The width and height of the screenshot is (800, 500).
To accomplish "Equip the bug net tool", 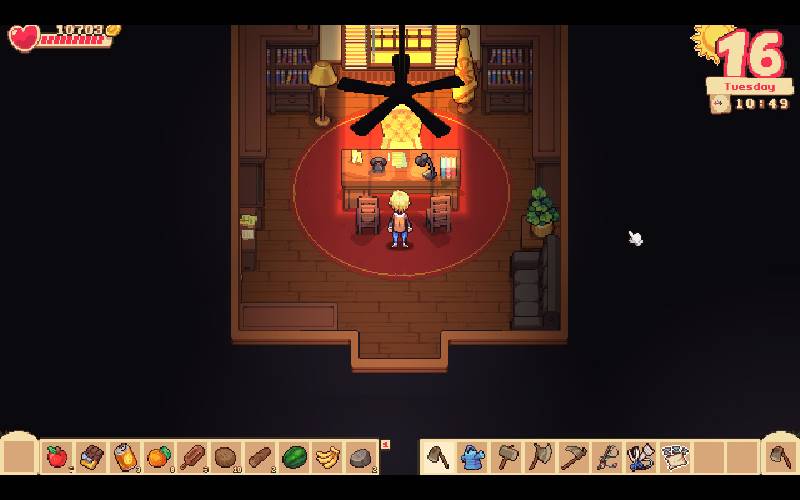I will tap(640, 457).
